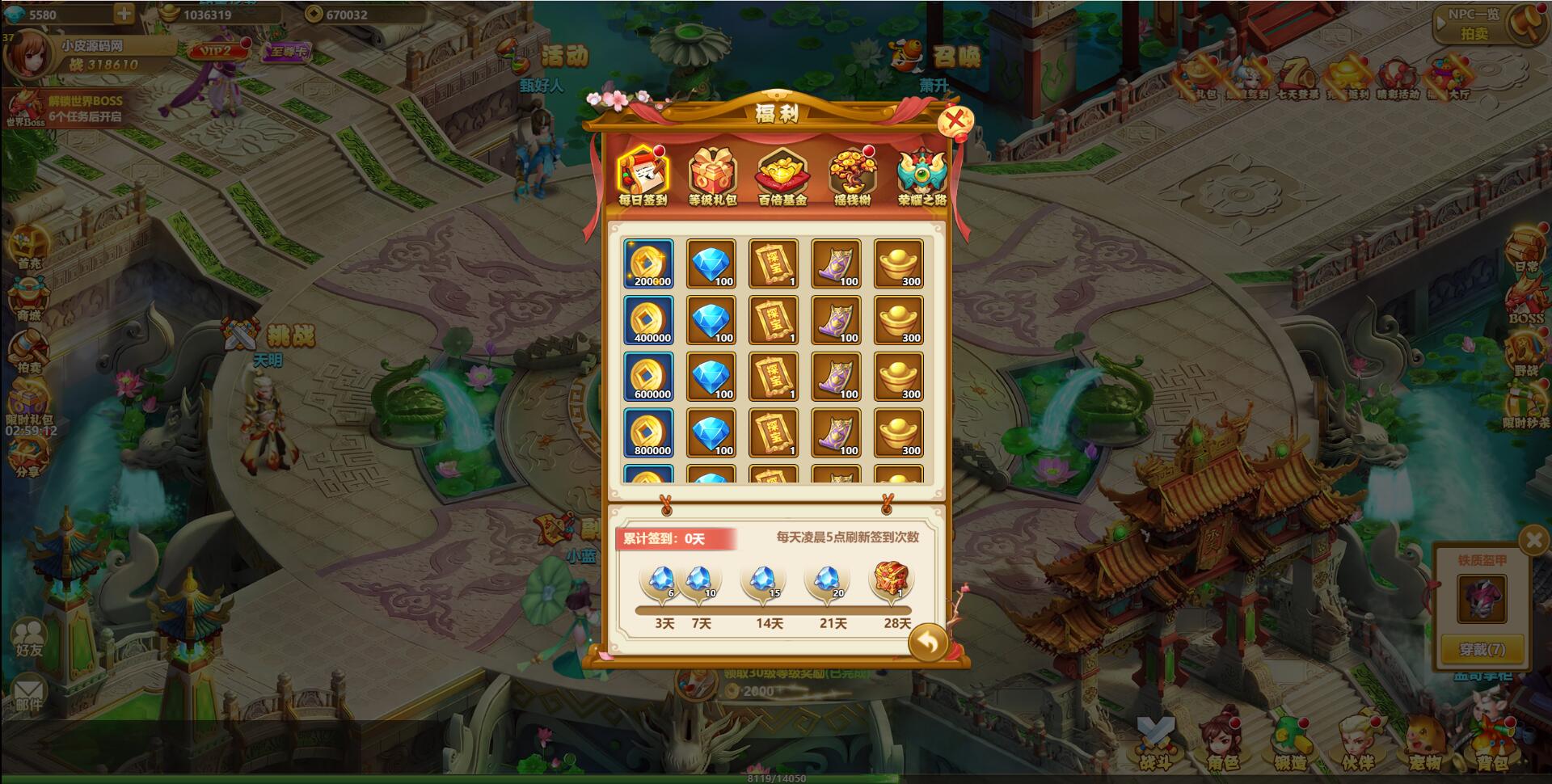
Task: Equip armor with the 穿戴(7) button
Action: pyautogui.click(x=1482, y=649)
